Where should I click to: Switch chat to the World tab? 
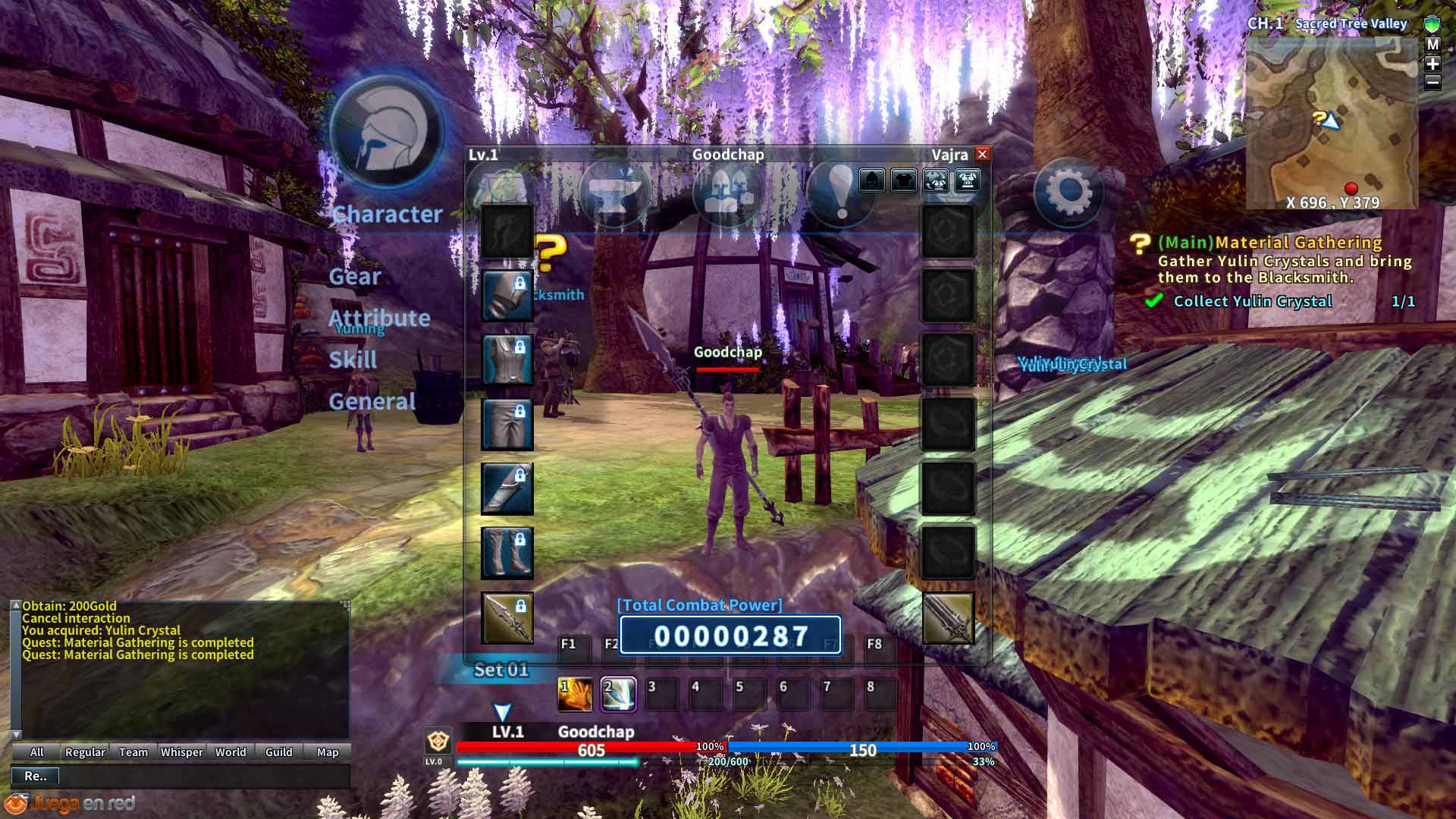pos(231,752)
